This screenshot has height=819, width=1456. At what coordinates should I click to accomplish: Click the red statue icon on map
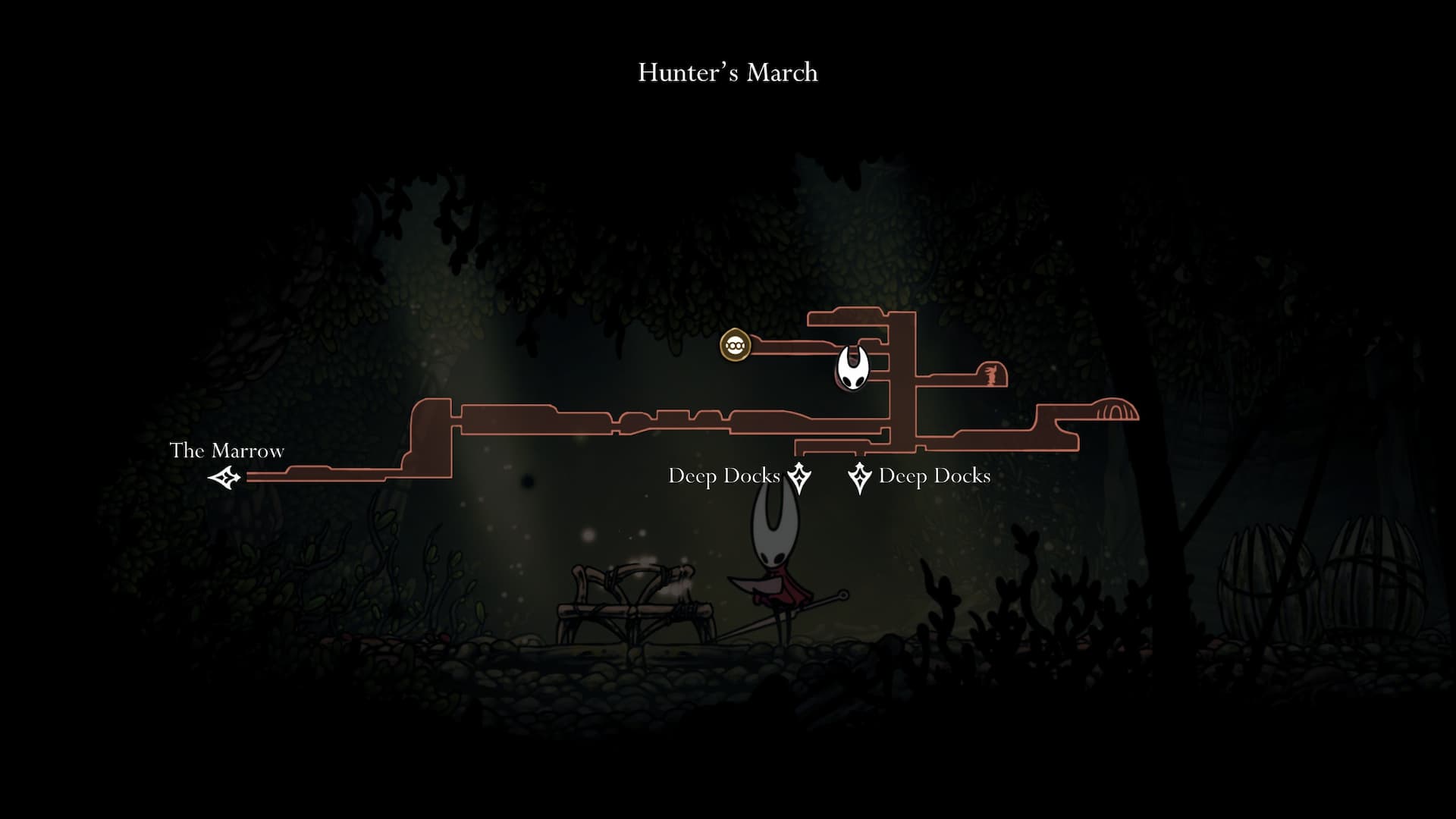pos(990,374)
